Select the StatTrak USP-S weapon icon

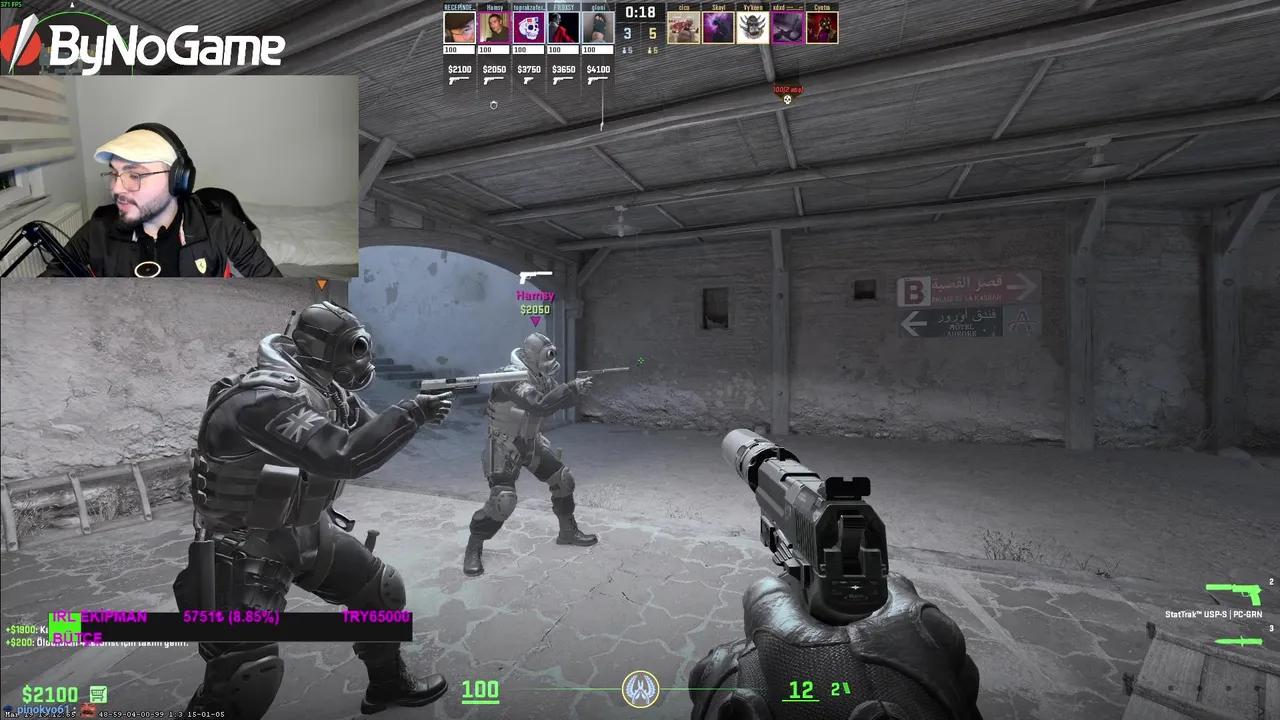[x=1233, y=595]
